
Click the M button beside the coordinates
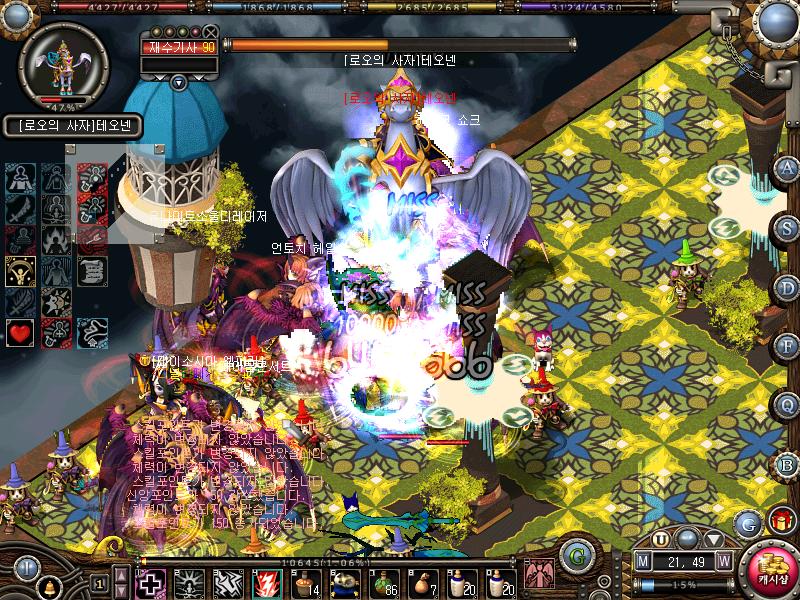[644, 561]
